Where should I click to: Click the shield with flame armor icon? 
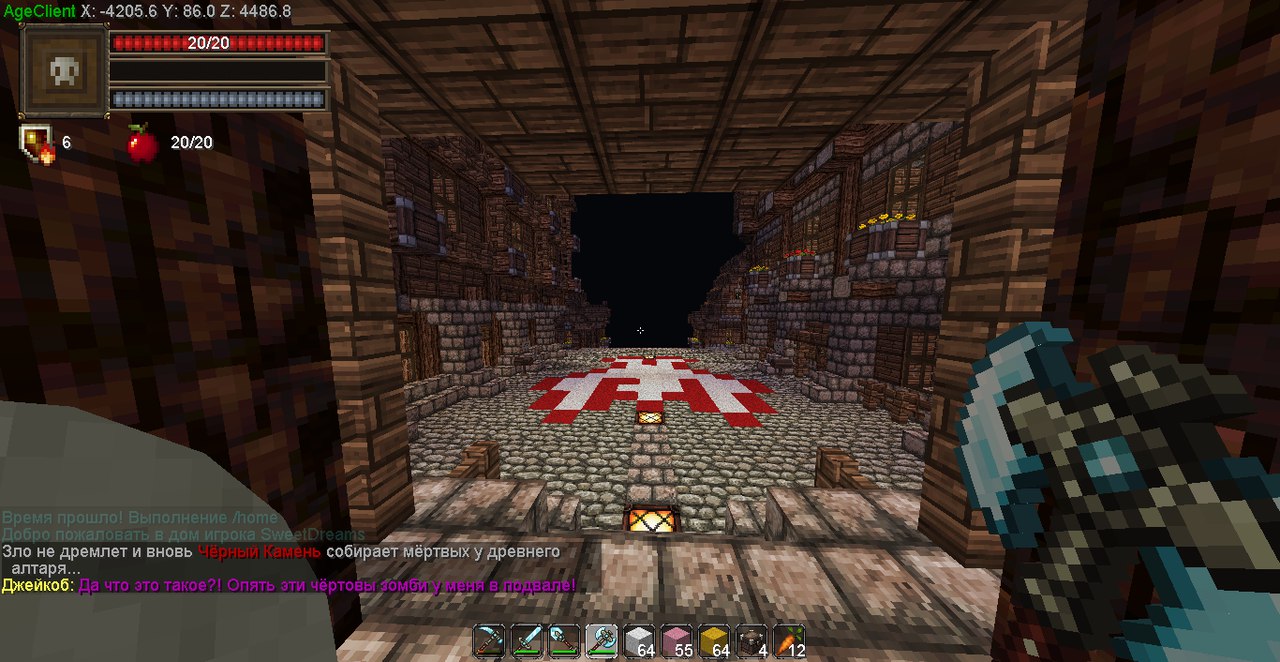coord(37,144)
